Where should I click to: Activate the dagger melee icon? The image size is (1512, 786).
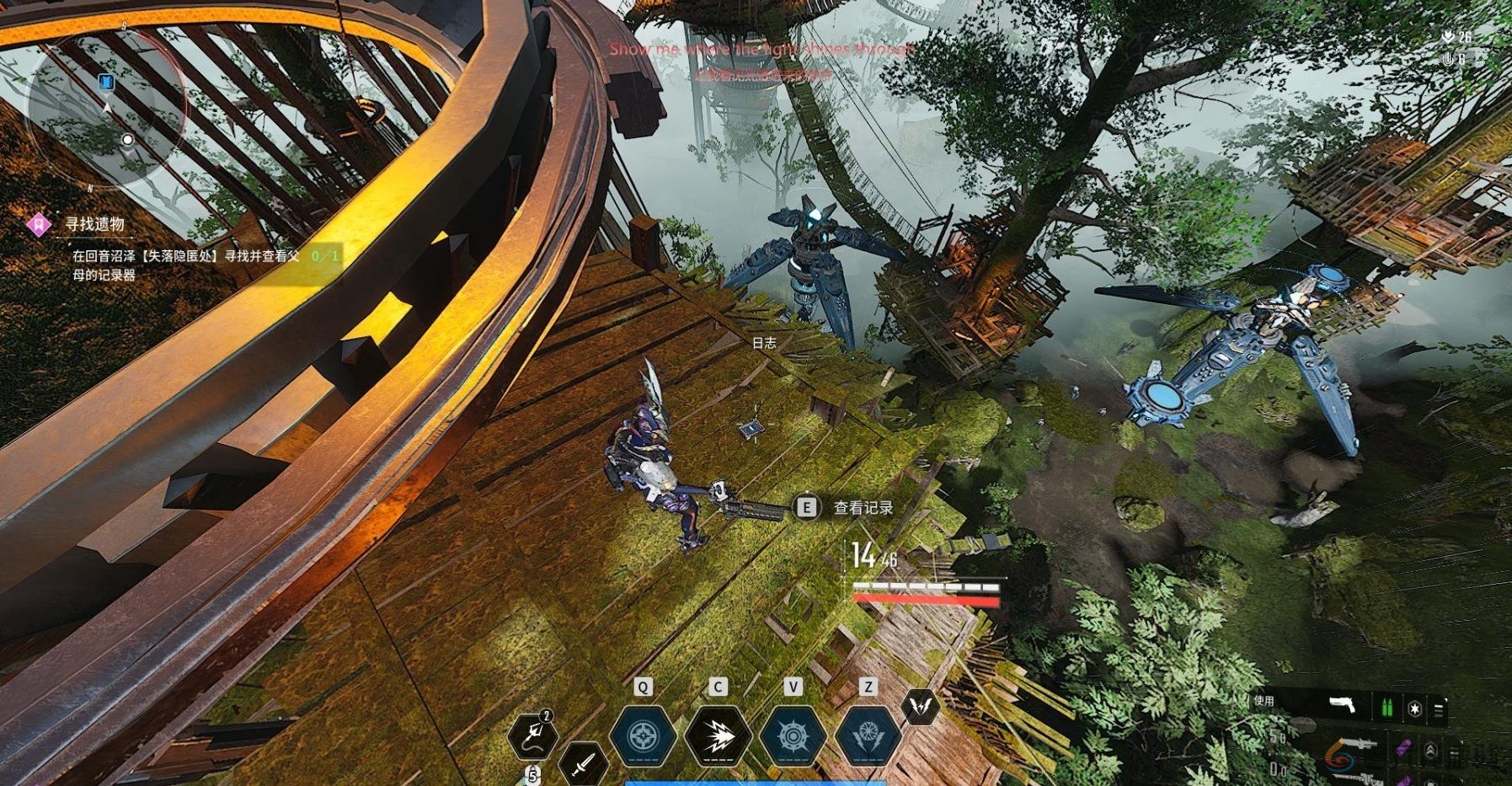(x=582, y=763)
